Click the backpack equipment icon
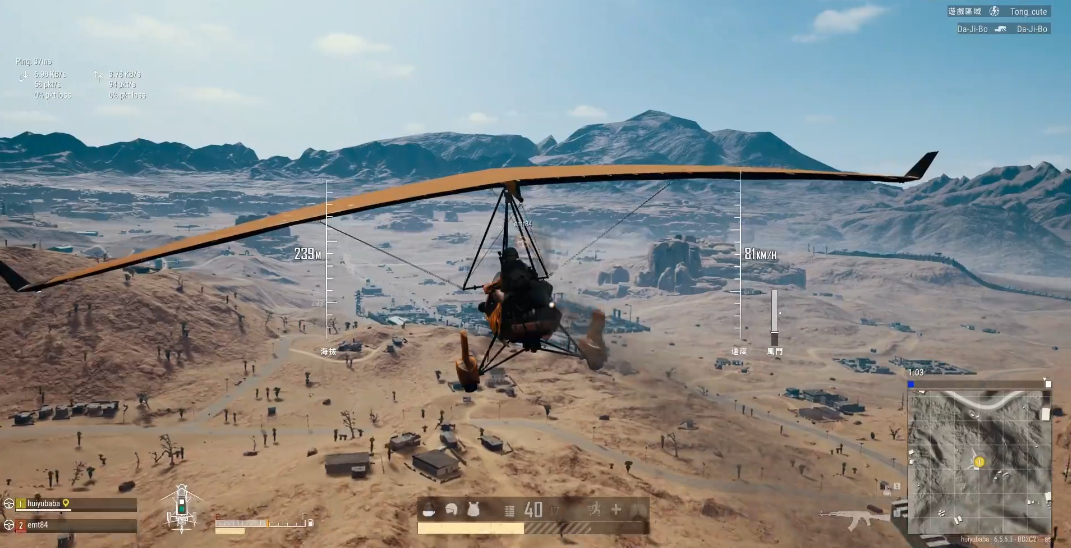 pyautogui.click(x=474, y=509)
